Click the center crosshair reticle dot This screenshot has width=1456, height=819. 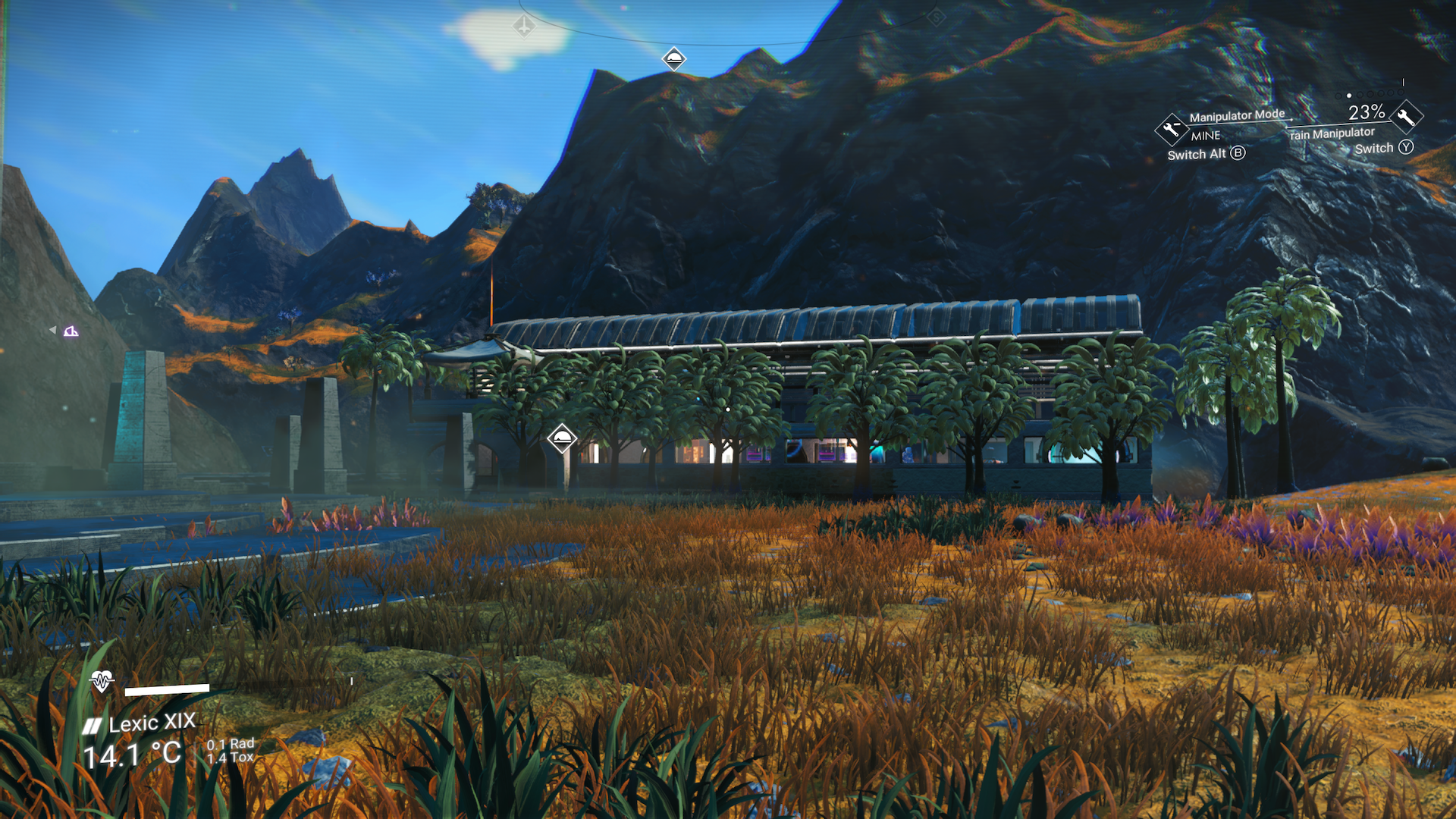click(726, 408)
